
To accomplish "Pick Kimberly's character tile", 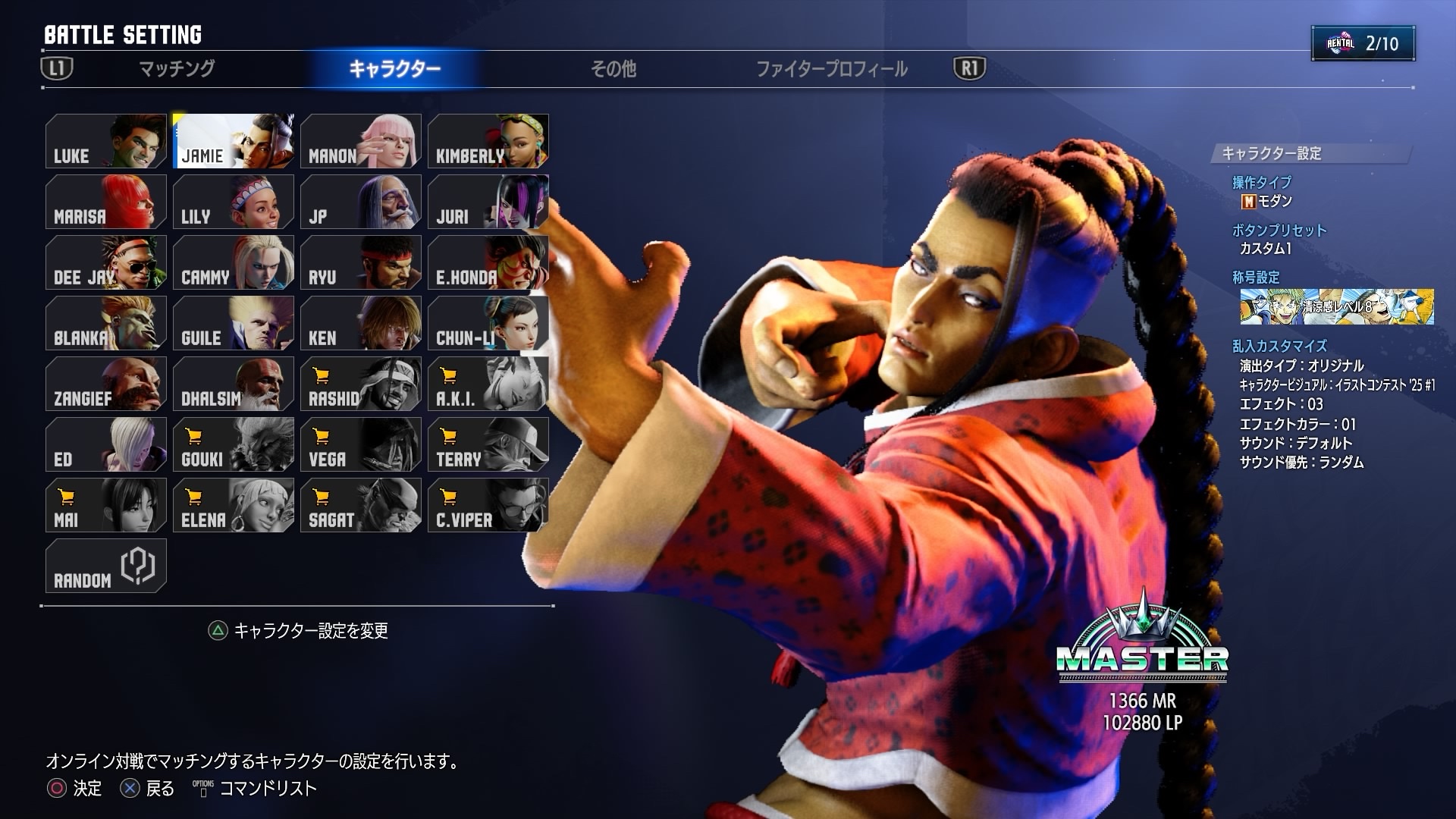I will coord(488,141).
